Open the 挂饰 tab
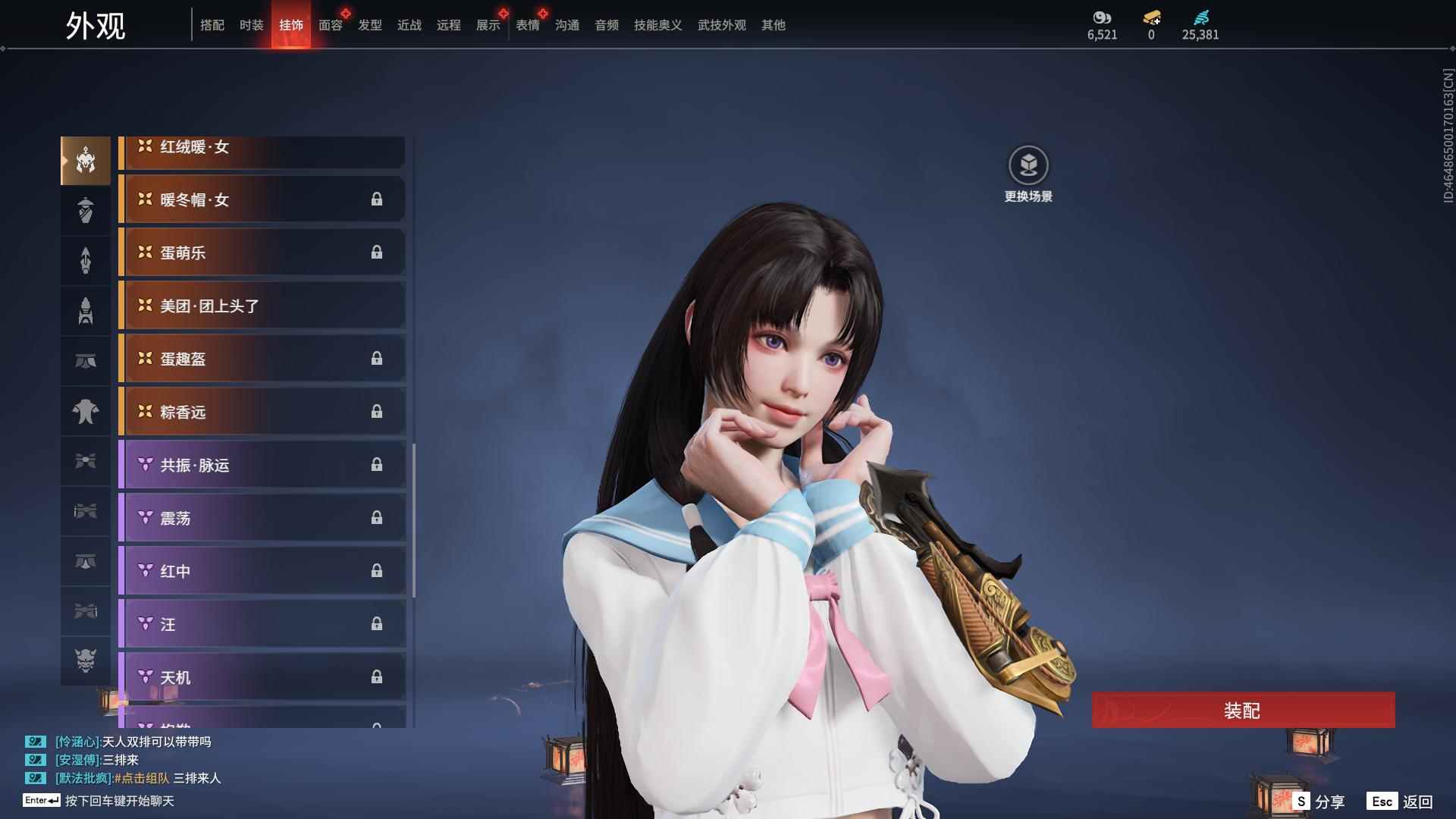Viewport: 1456px width, 819px height. pyautogui.click(x=291, y=24)
